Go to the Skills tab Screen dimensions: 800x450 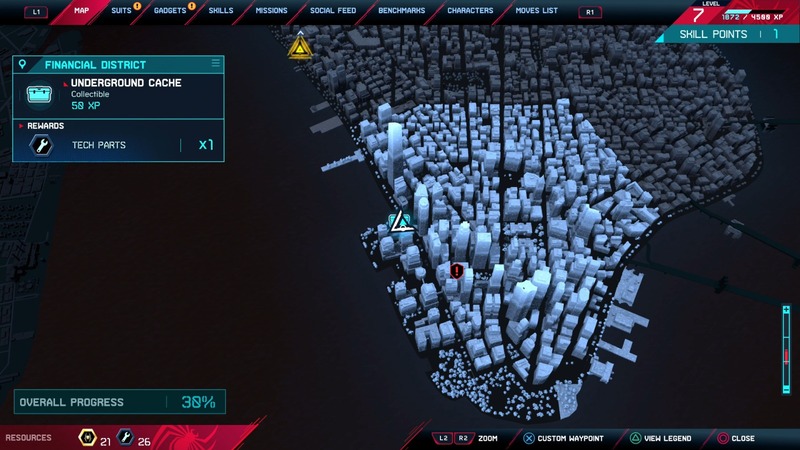(221, 11)
